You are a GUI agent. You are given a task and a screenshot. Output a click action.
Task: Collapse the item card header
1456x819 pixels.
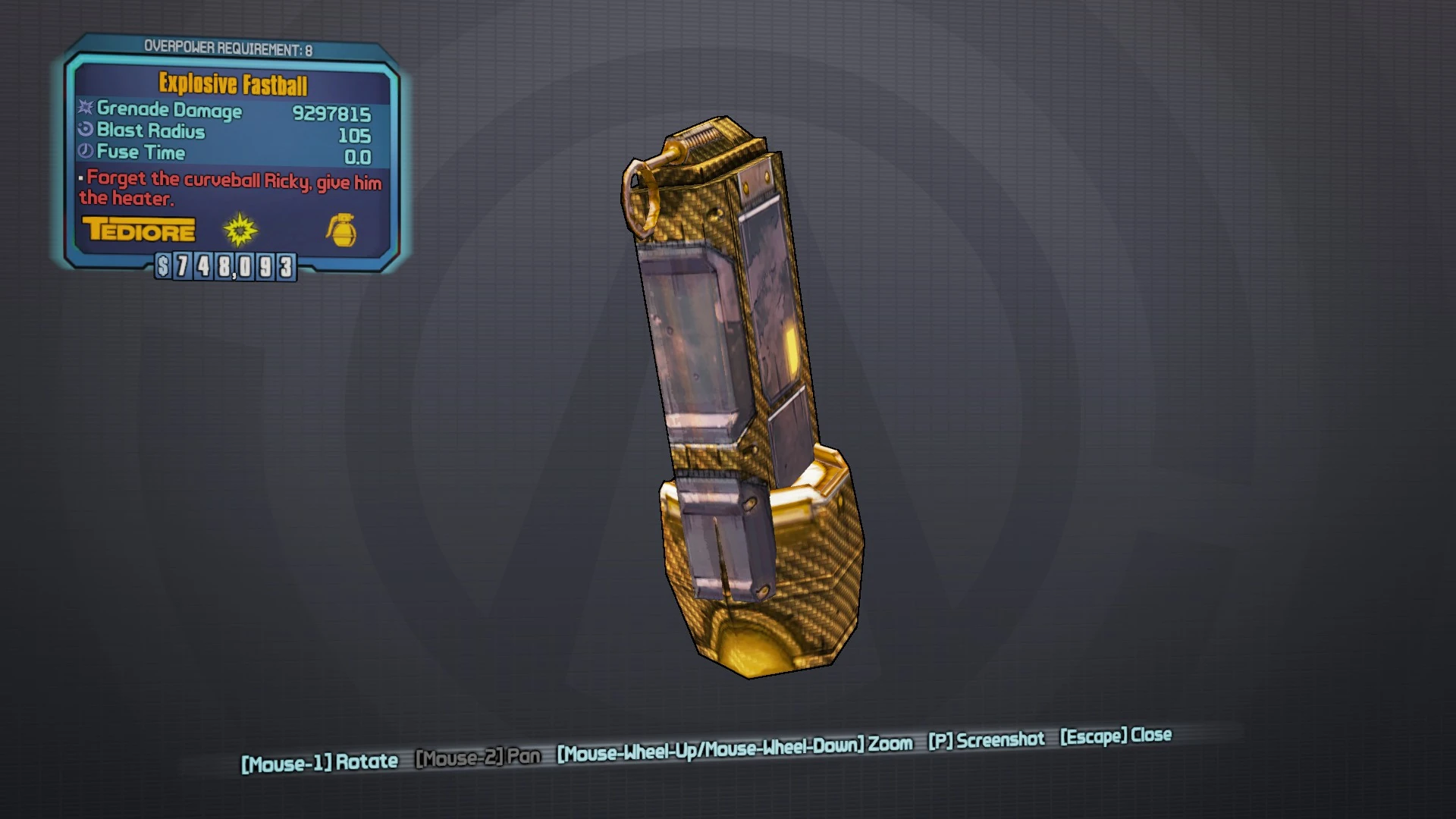point(232,83)
